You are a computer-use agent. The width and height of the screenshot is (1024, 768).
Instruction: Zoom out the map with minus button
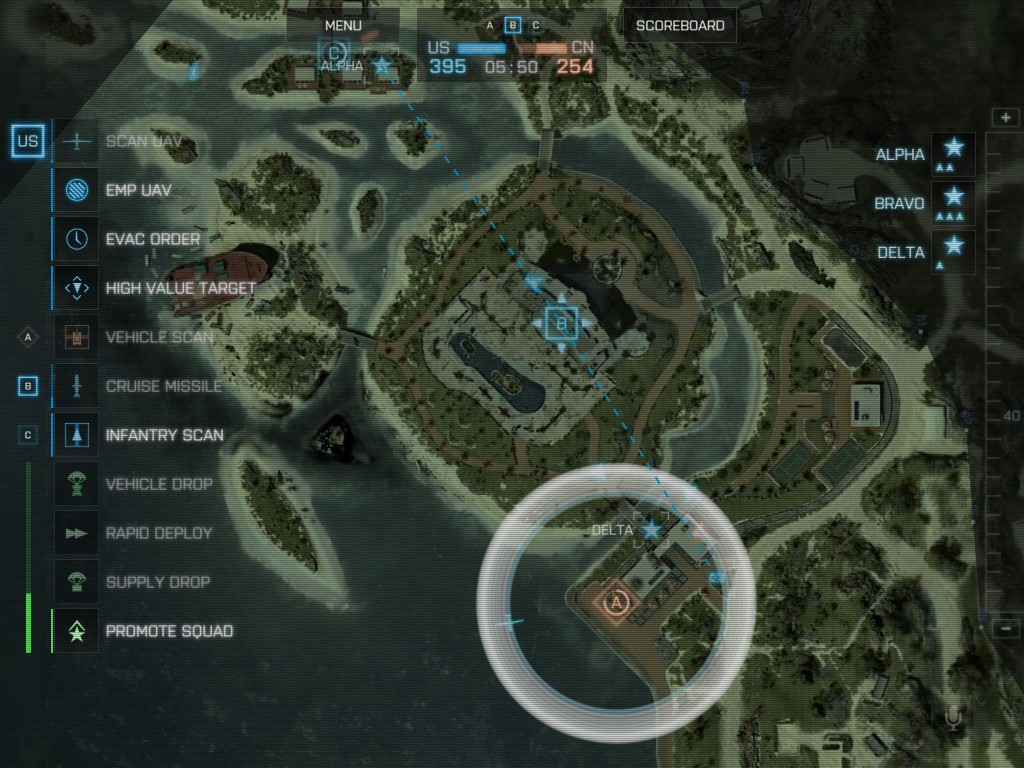tap(1005, 628)
